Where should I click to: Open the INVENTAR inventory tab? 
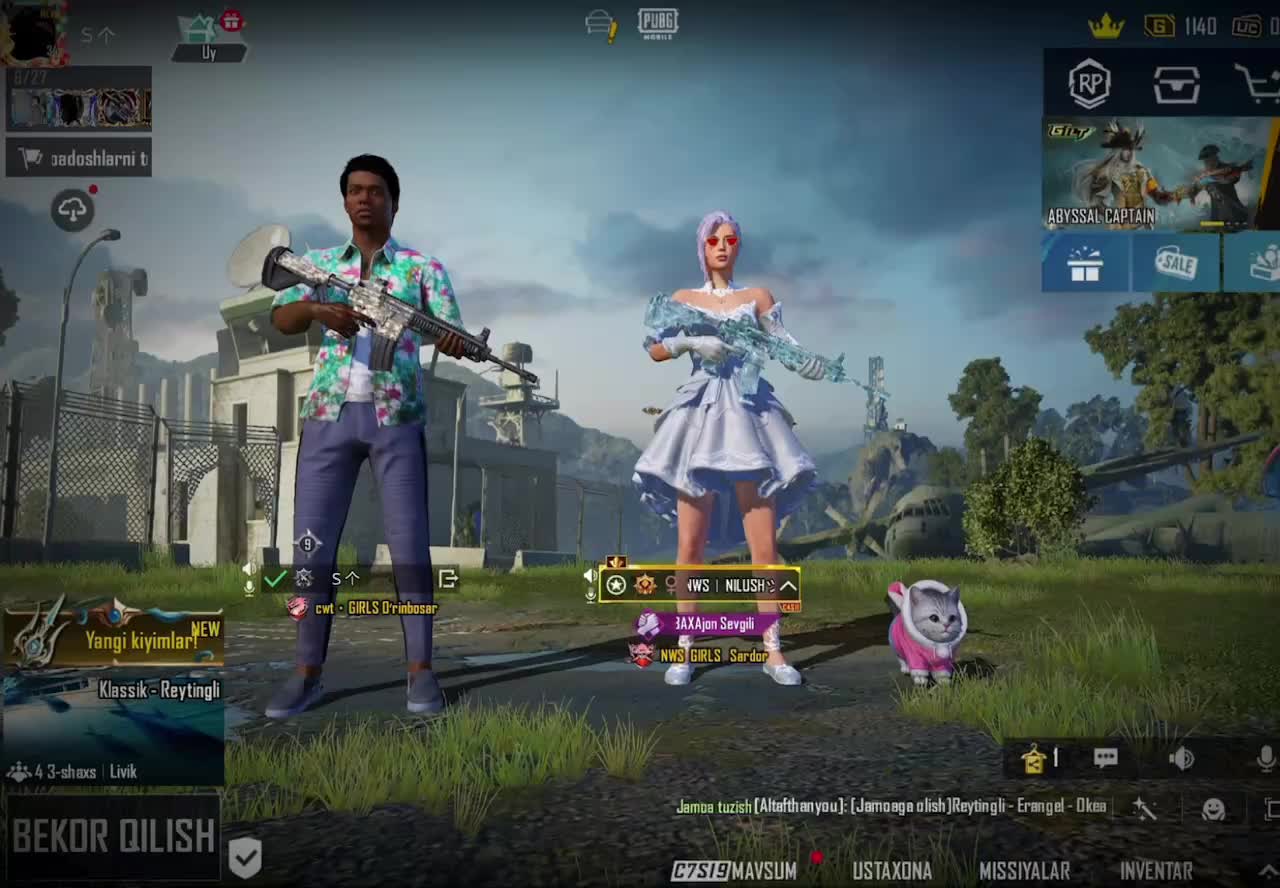[1156, 871]
